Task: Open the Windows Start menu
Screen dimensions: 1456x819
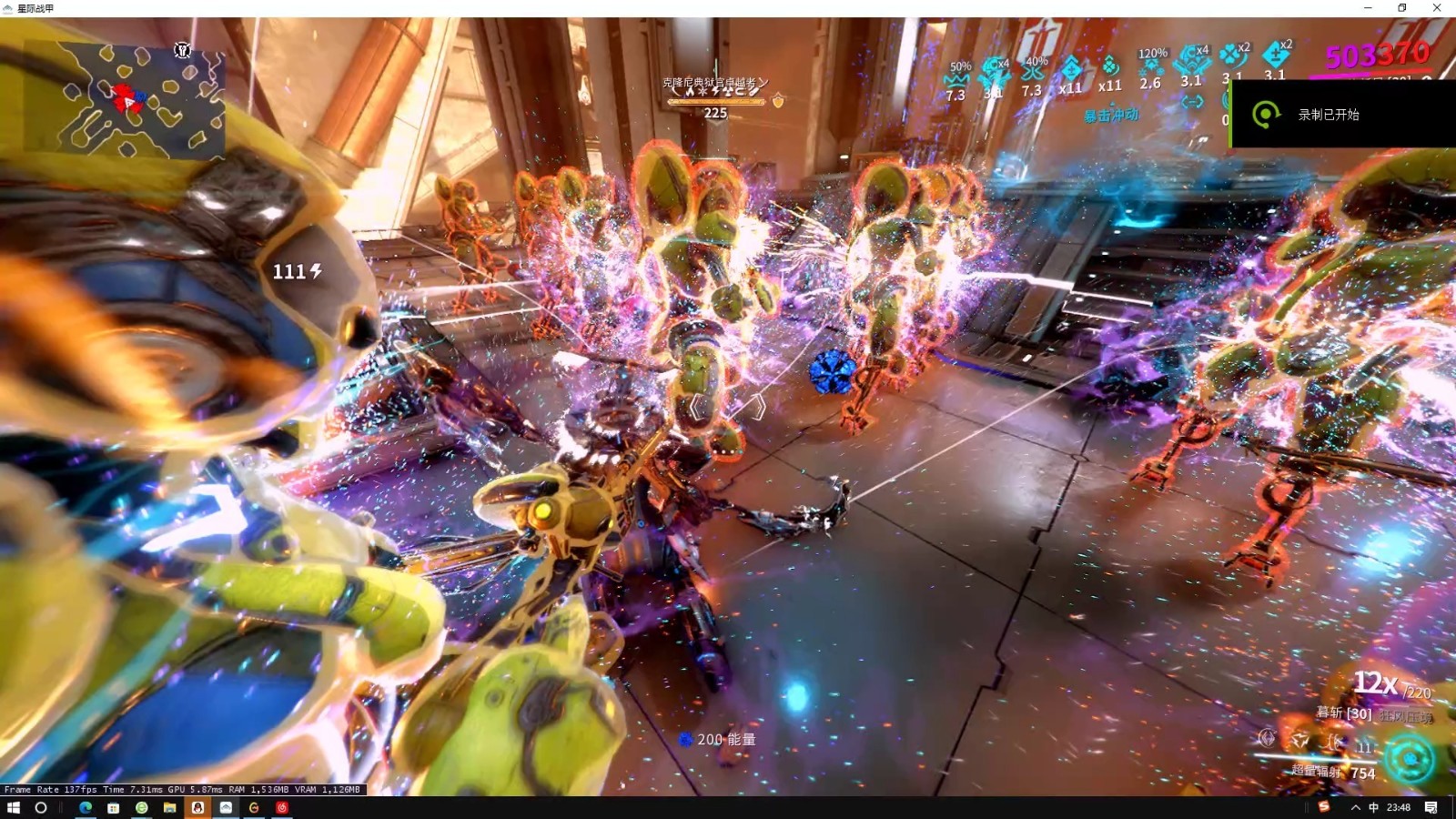Action: click(13, 807)
